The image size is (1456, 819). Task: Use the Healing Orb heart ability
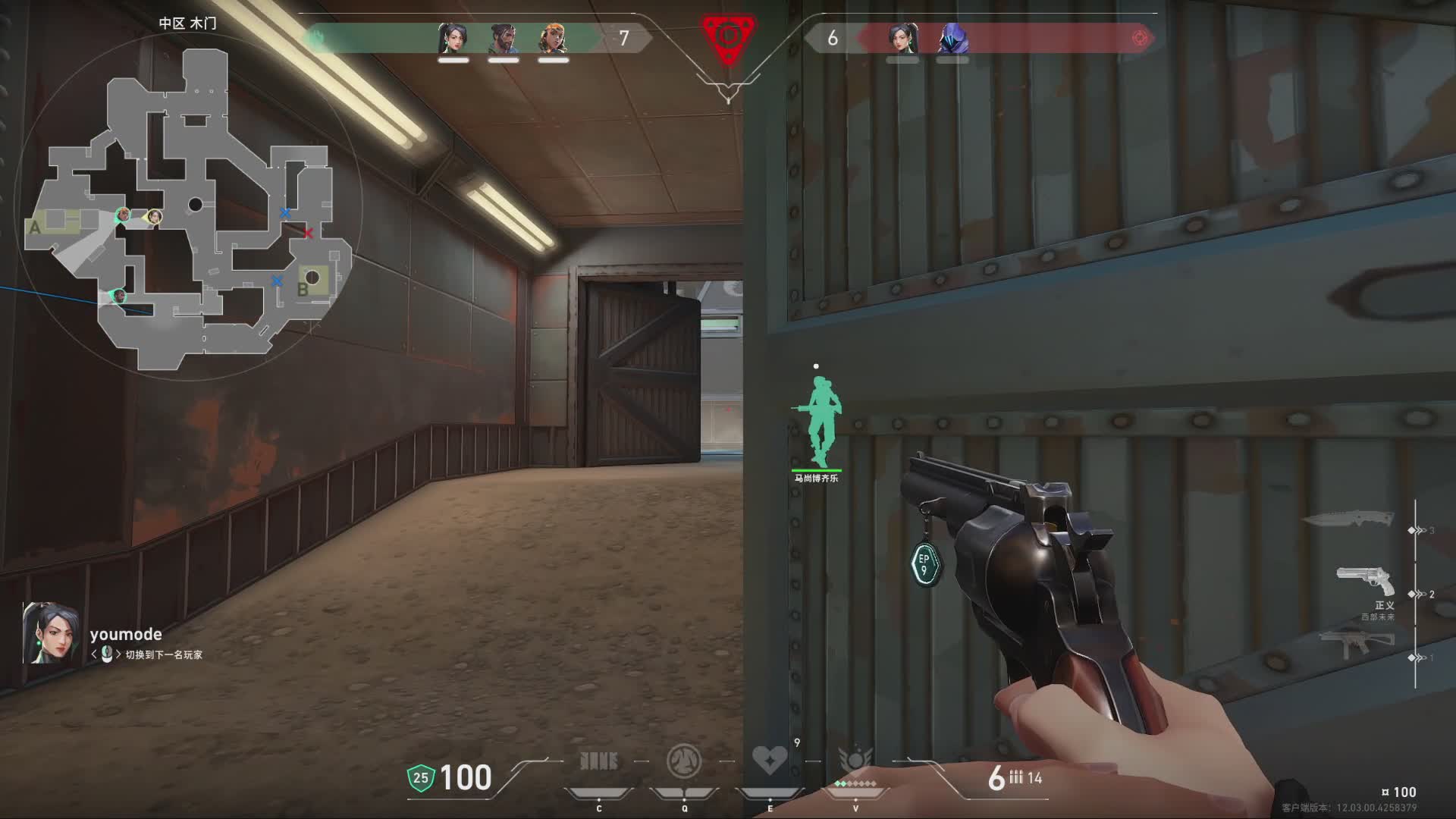point(769,760)
